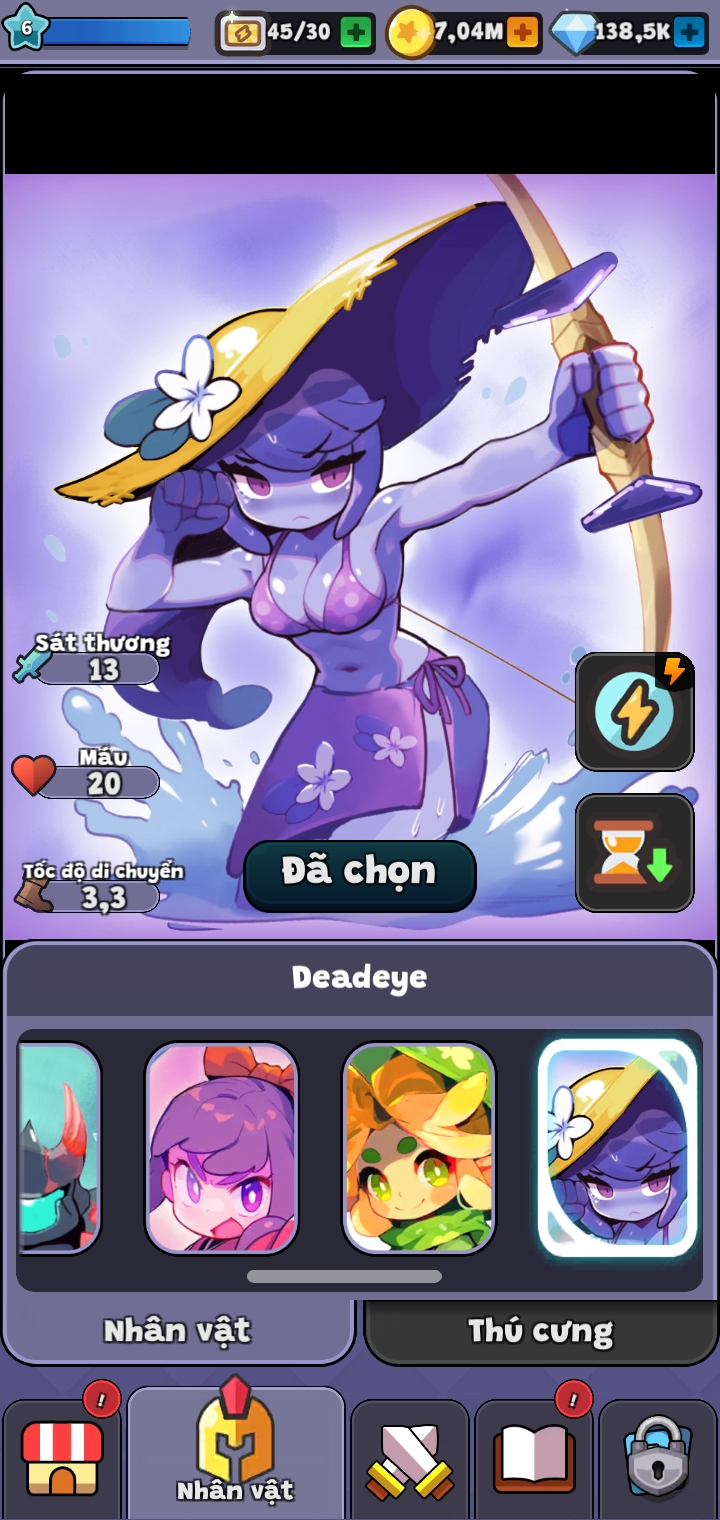Switch to the "Thú cưng" pets tab

(540, 1331)
